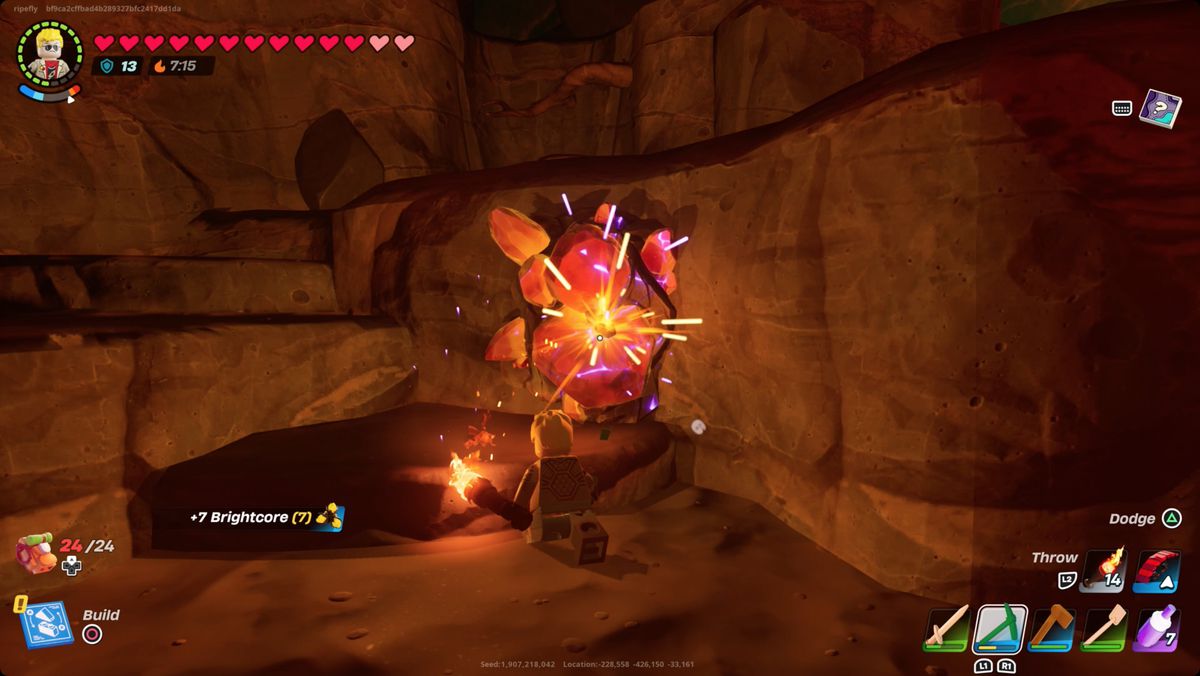Switch to the axe hotbar slot

(1052, 628)
